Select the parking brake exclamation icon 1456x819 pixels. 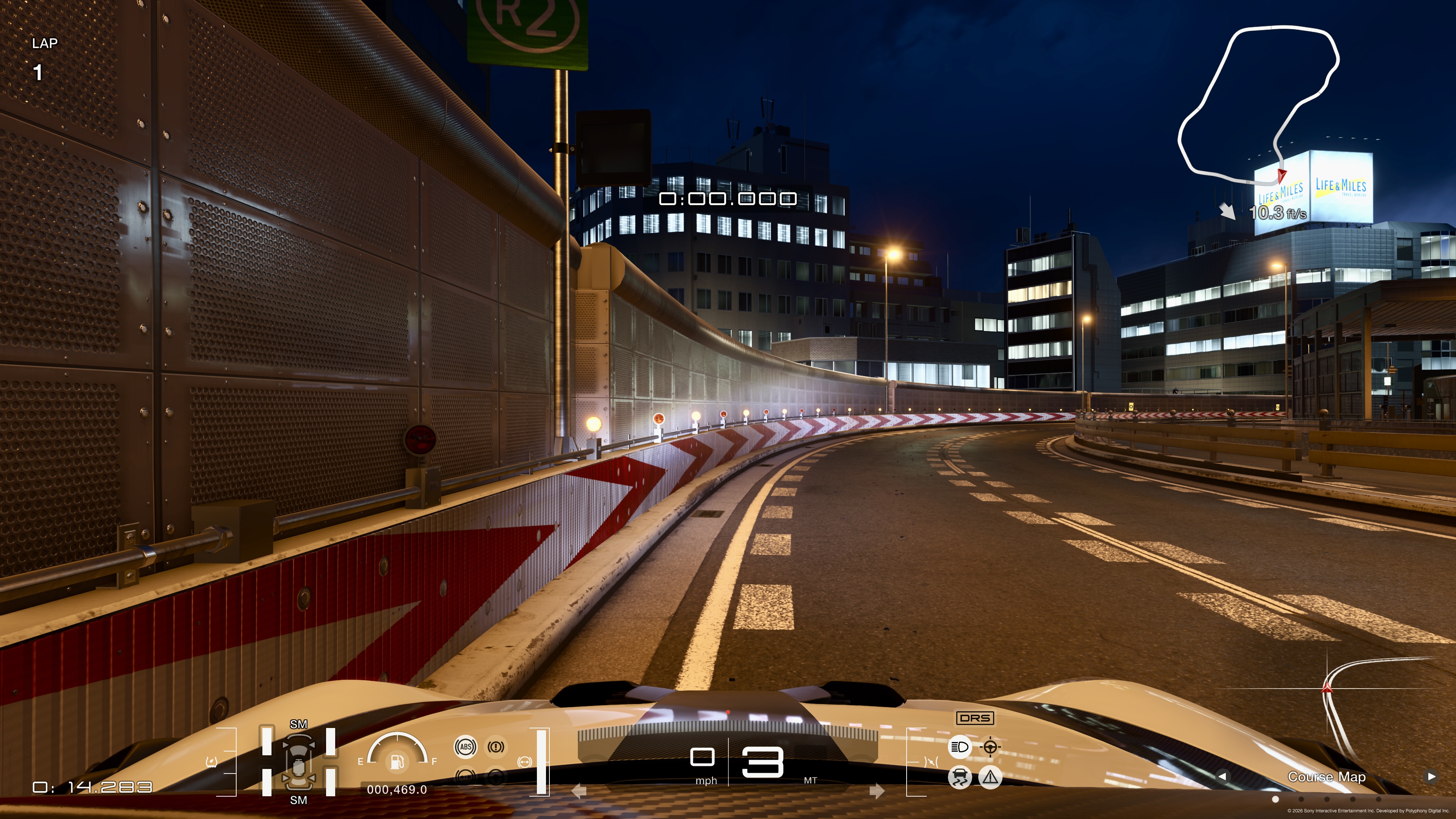496,747
